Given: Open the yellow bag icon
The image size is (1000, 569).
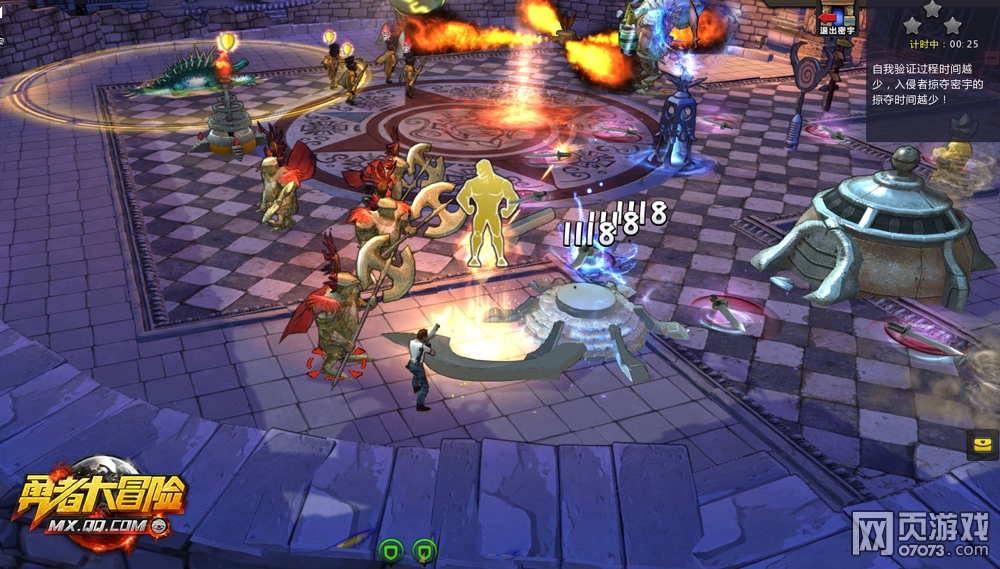Looking at the screenshot, I should (x=982, y=444).
